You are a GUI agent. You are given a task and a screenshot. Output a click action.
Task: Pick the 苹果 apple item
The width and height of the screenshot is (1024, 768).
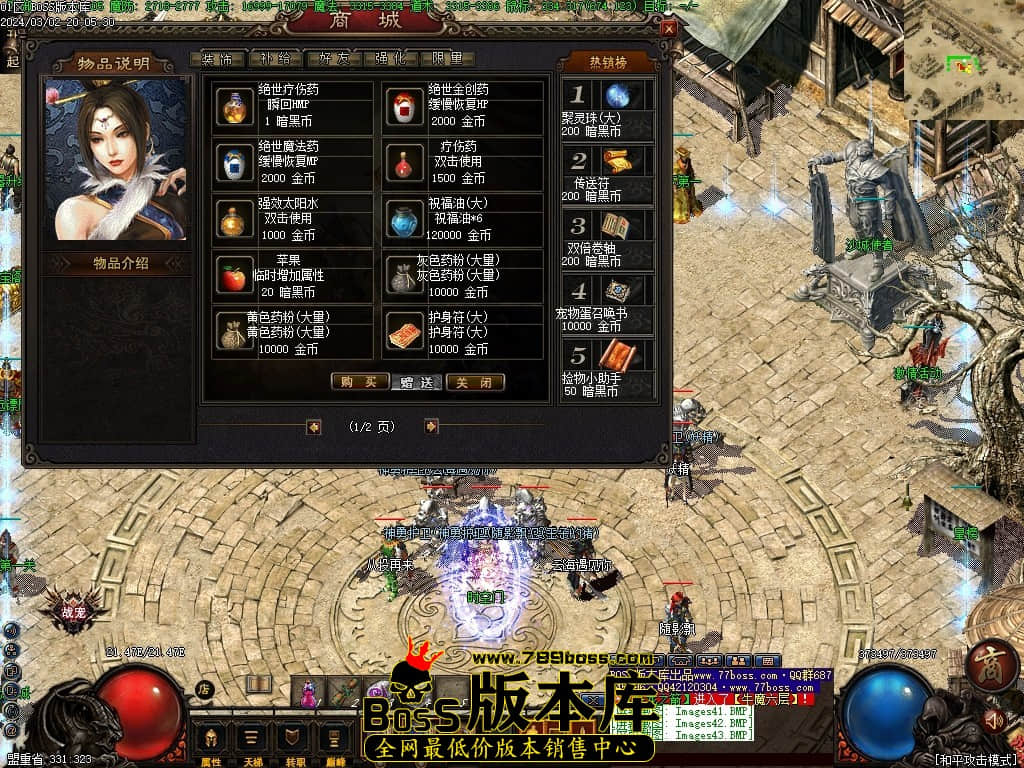[234, 277]
